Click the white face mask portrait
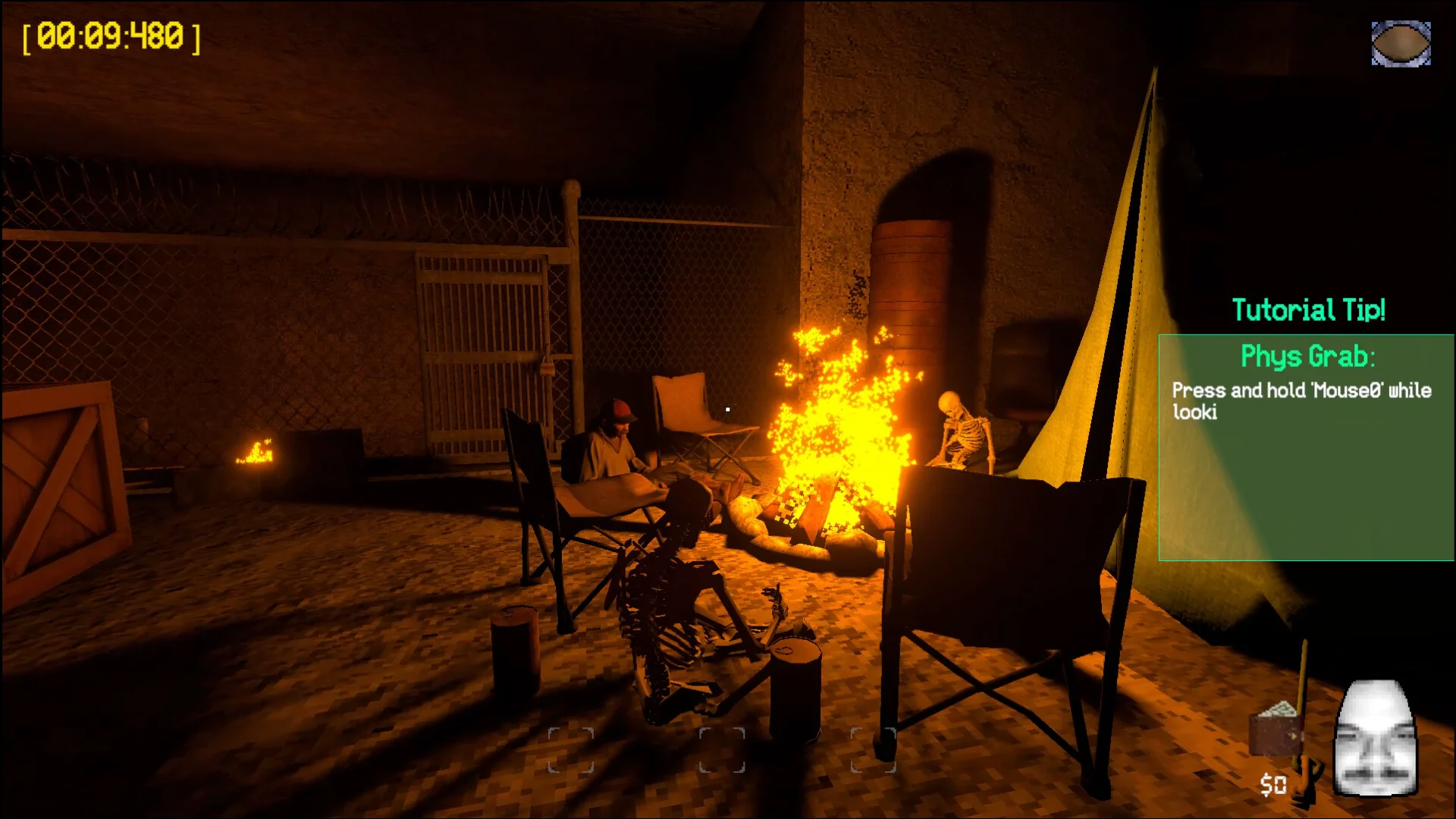Image resolution: width=1456 pixels, height=819 pixels. pos(1375,738)
